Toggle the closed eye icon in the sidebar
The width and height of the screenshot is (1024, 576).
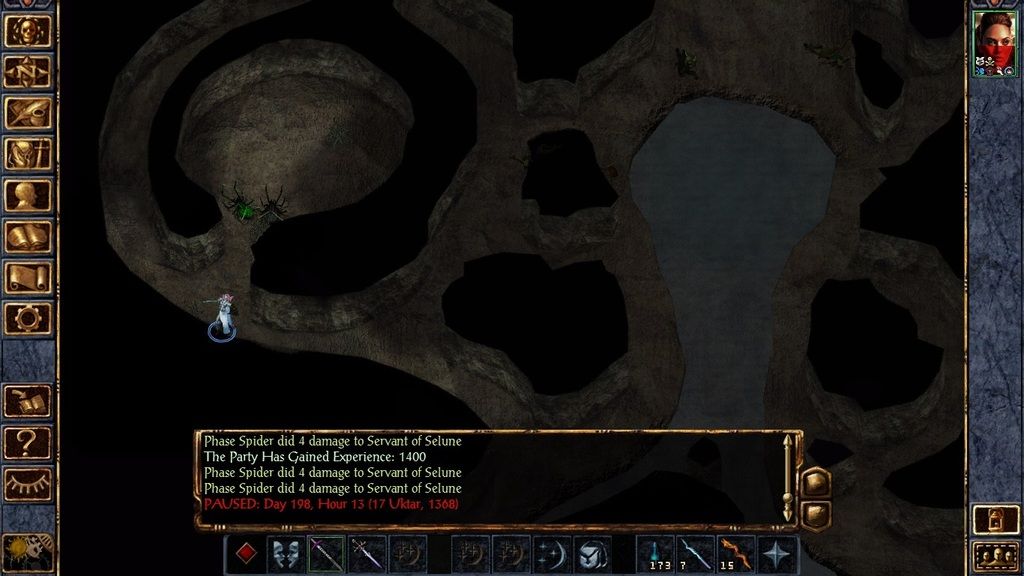28,482
